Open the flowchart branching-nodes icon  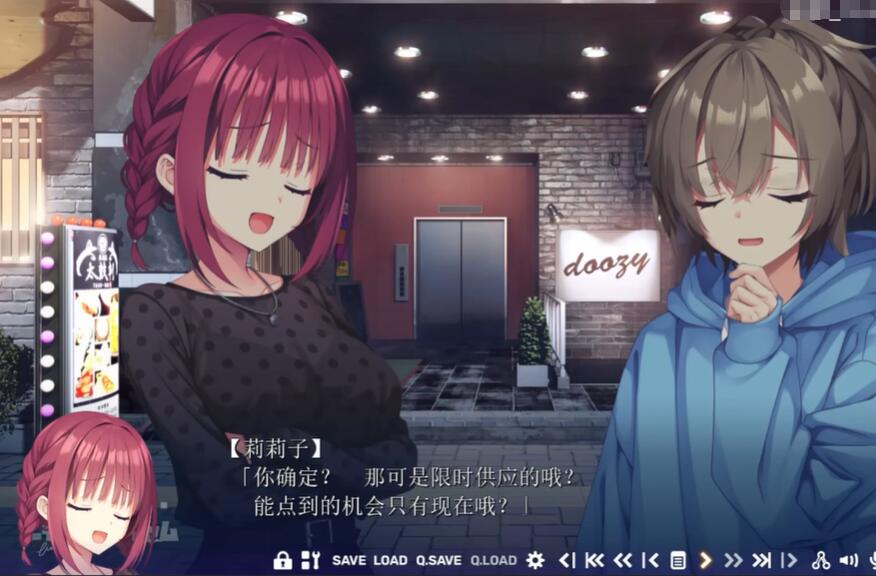tap(822, 560)
